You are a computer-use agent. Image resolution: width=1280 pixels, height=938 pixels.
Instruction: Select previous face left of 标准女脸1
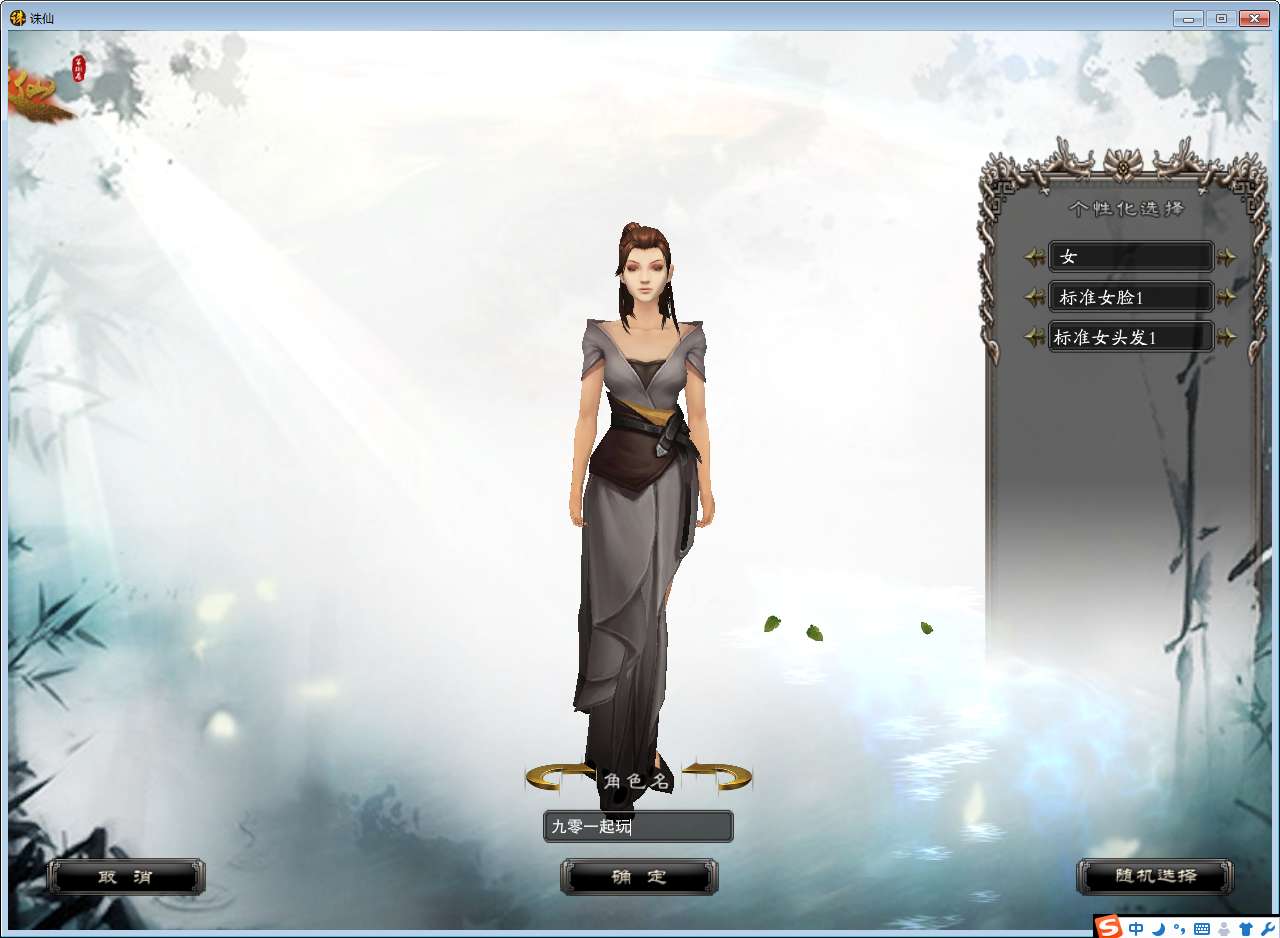[x=1034, y=298]
